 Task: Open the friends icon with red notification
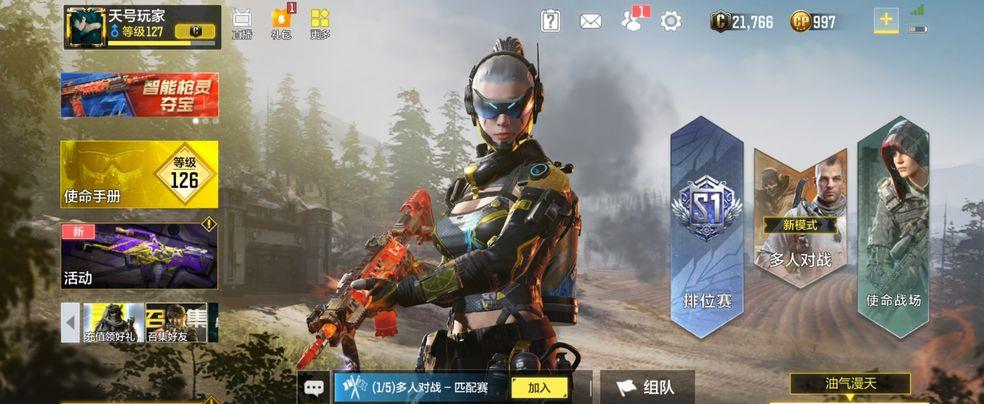(x=632, y=21)
